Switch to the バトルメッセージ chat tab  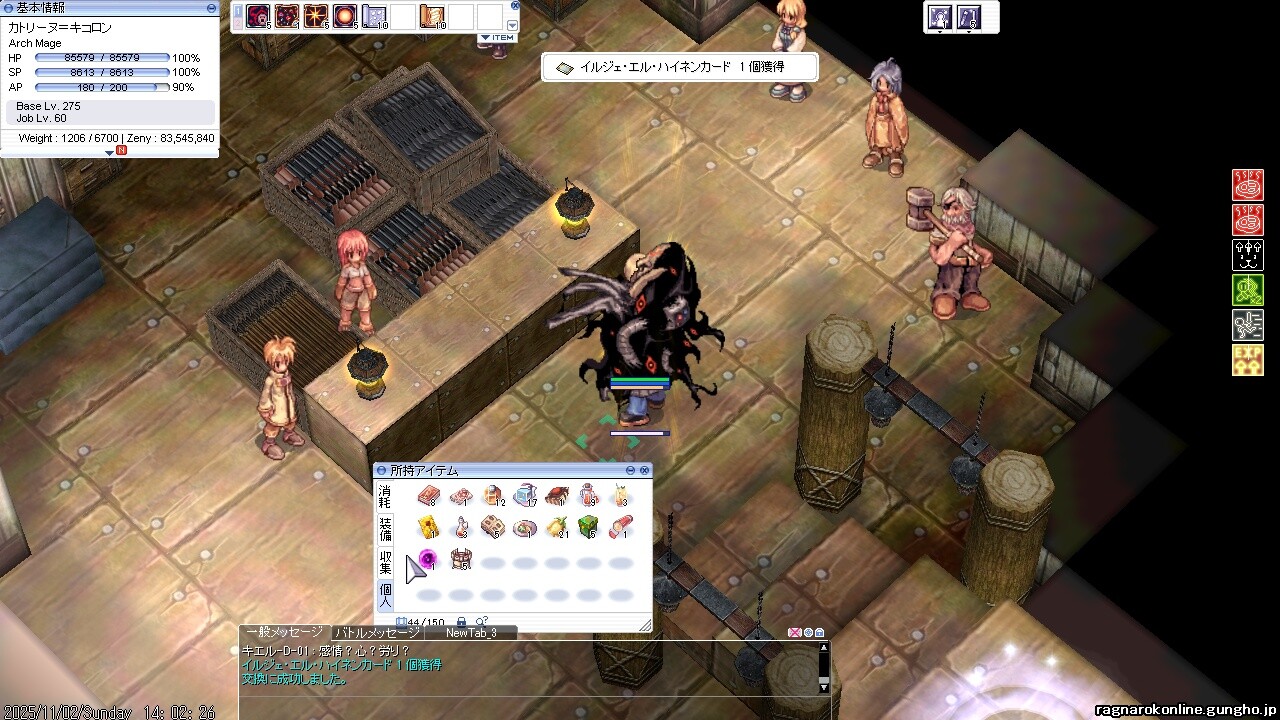(378, 633)
